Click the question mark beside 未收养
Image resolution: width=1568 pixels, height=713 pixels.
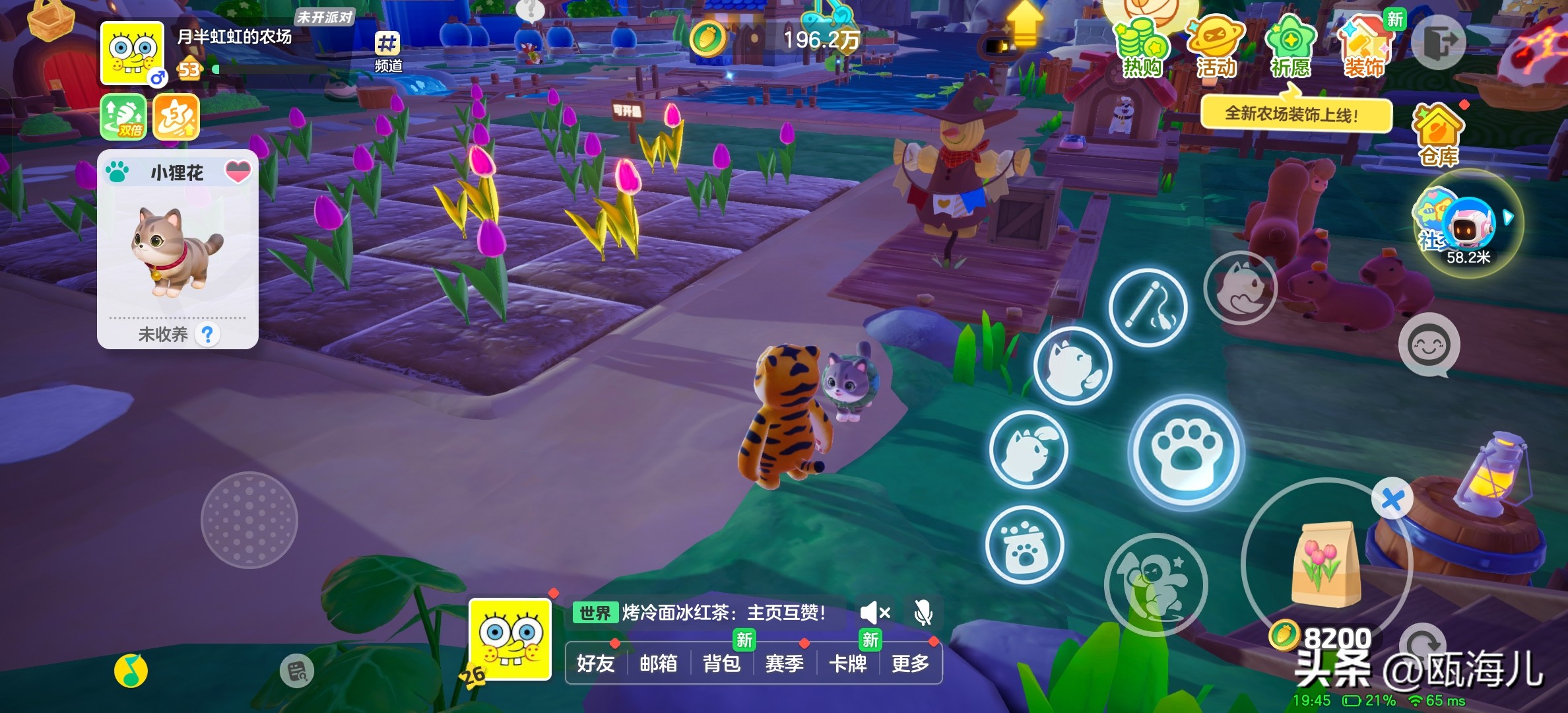[x=208, y=335]
